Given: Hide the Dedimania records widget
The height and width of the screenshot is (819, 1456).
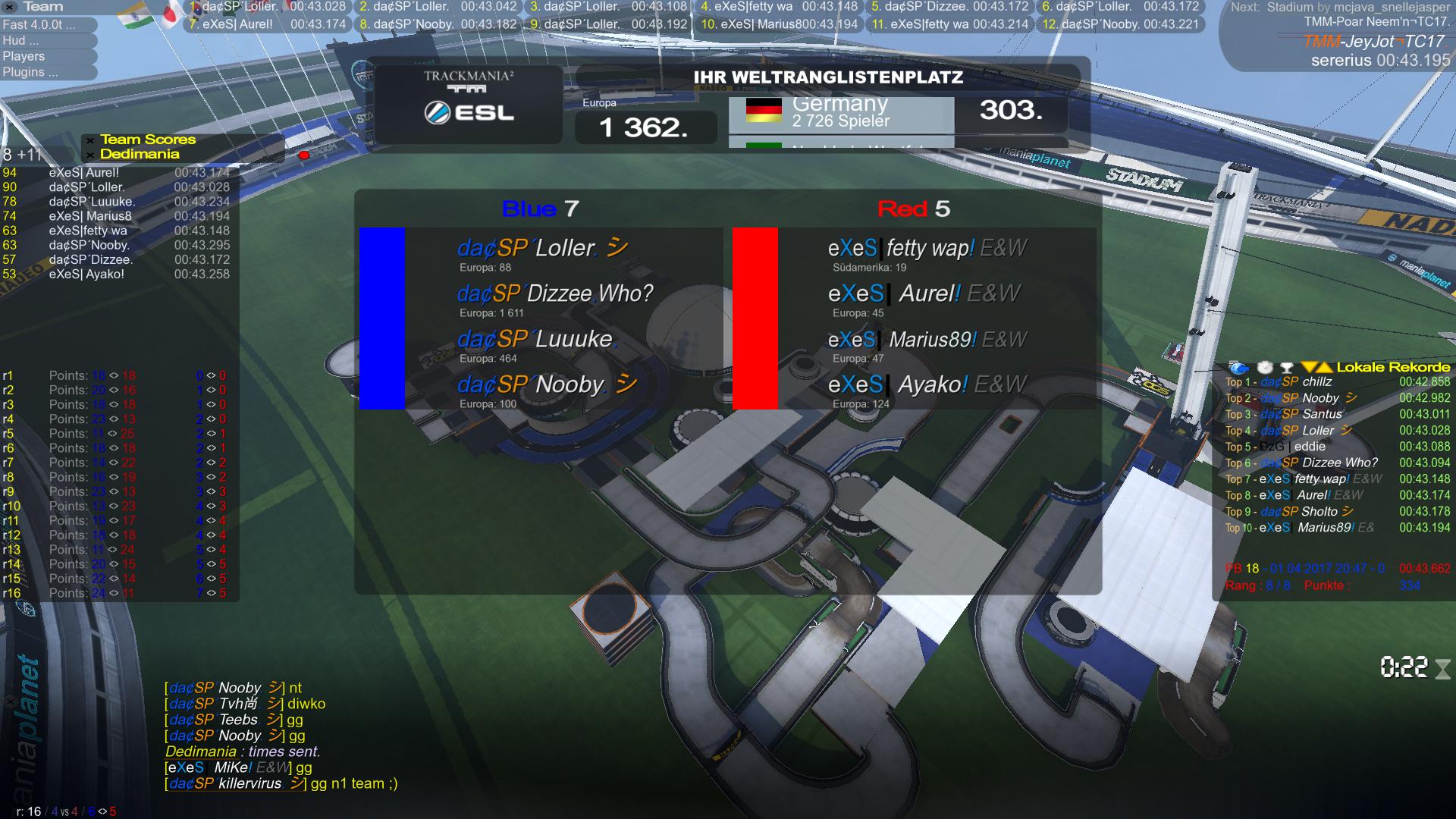Looking at the screenshot, I should (x=90, y=155).
